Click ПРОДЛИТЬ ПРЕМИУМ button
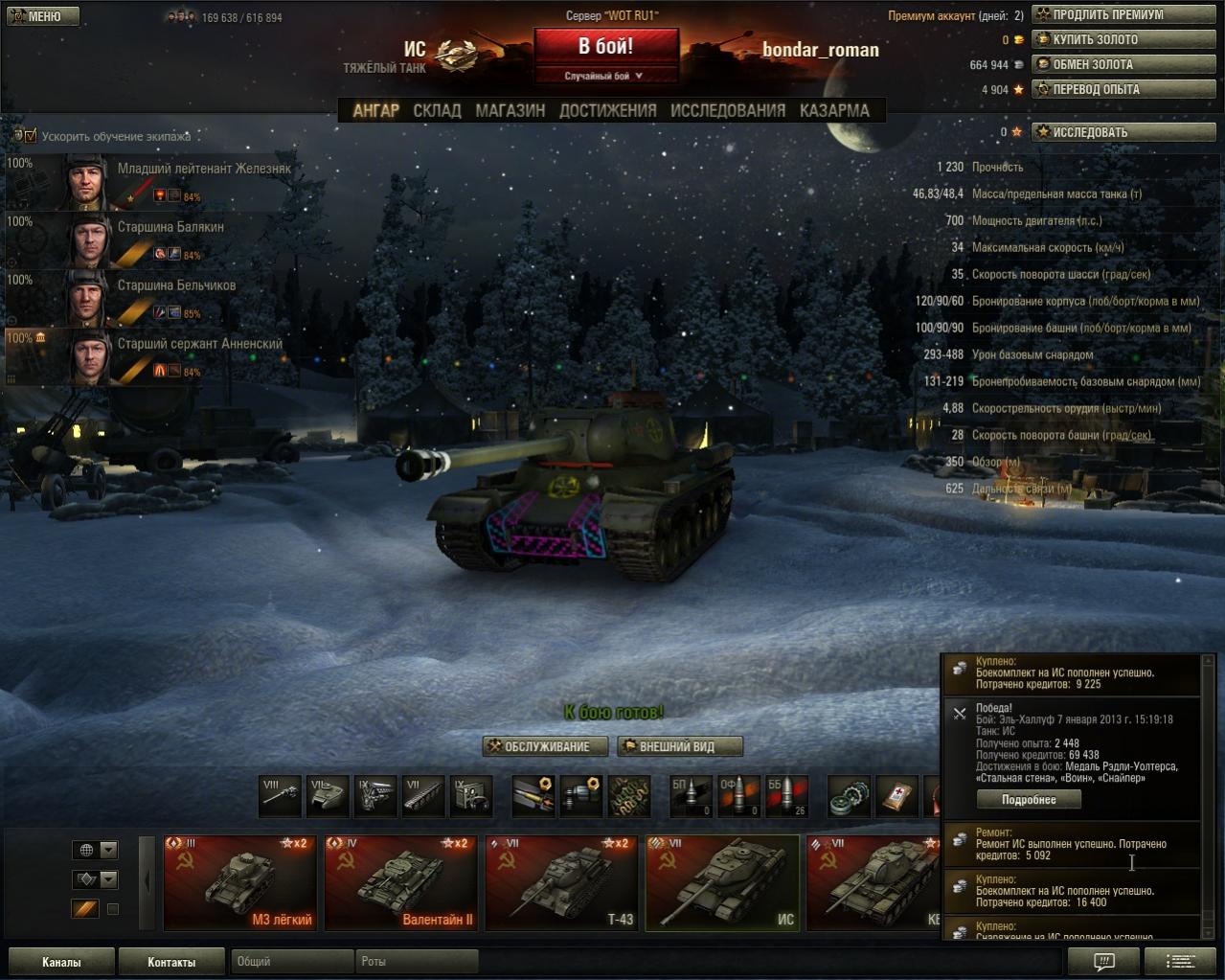Image resolution: width=1225 pixels, height=980 pixels. (x=1123, y=15)
